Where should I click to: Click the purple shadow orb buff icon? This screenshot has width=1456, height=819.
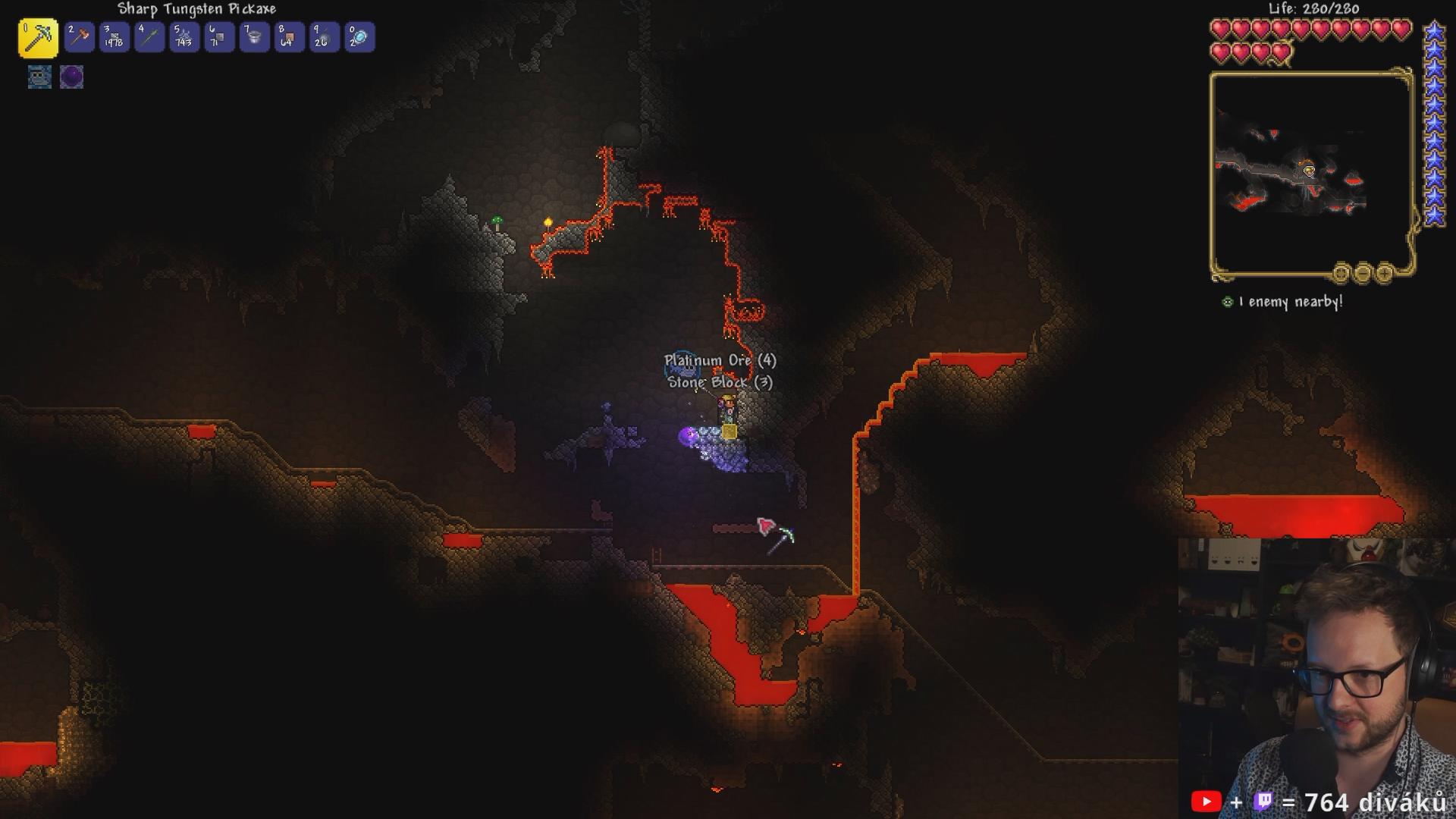(x=71, y=77)
